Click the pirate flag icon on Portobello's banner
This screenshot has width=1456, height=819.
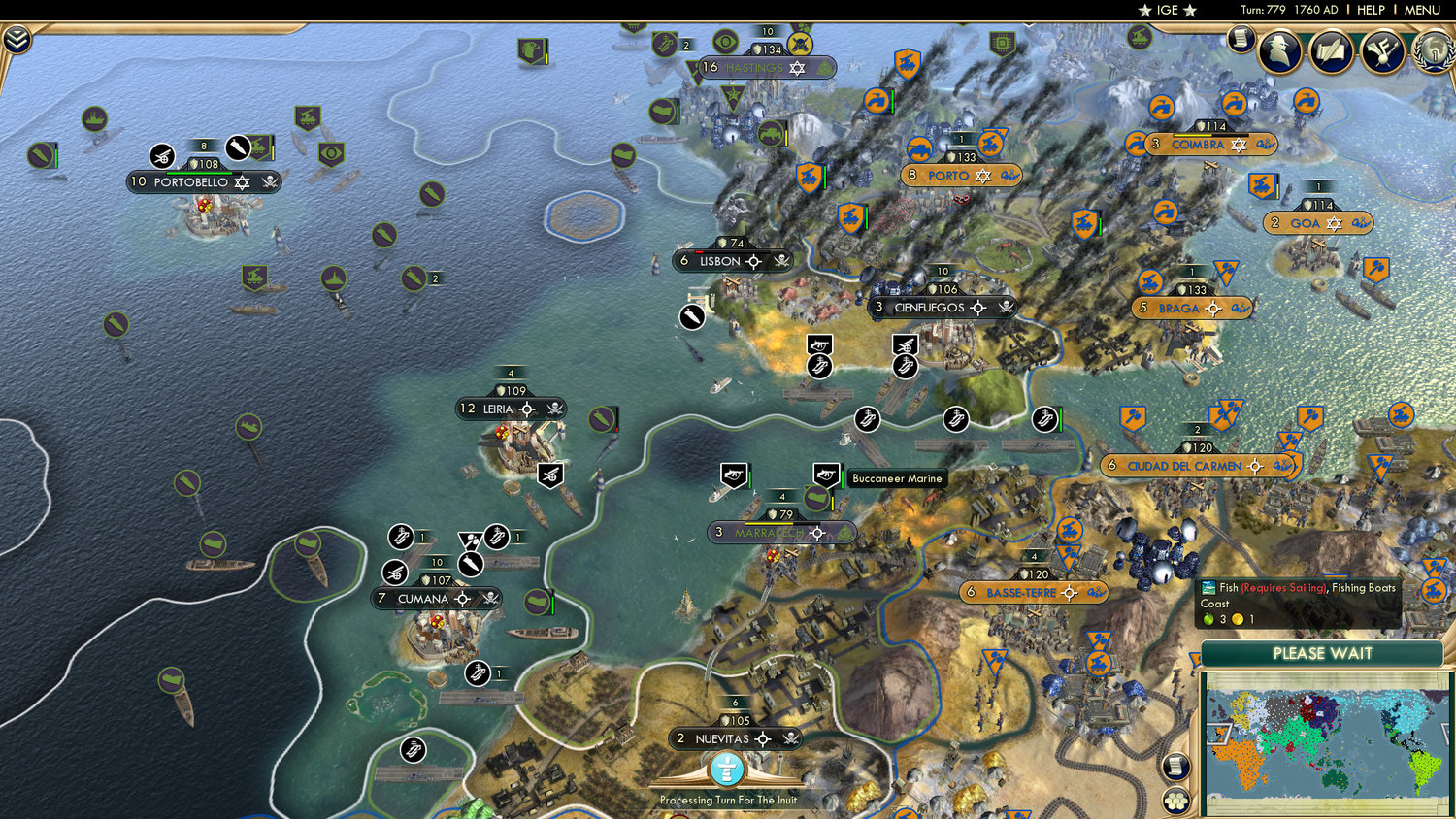[269, 182]
